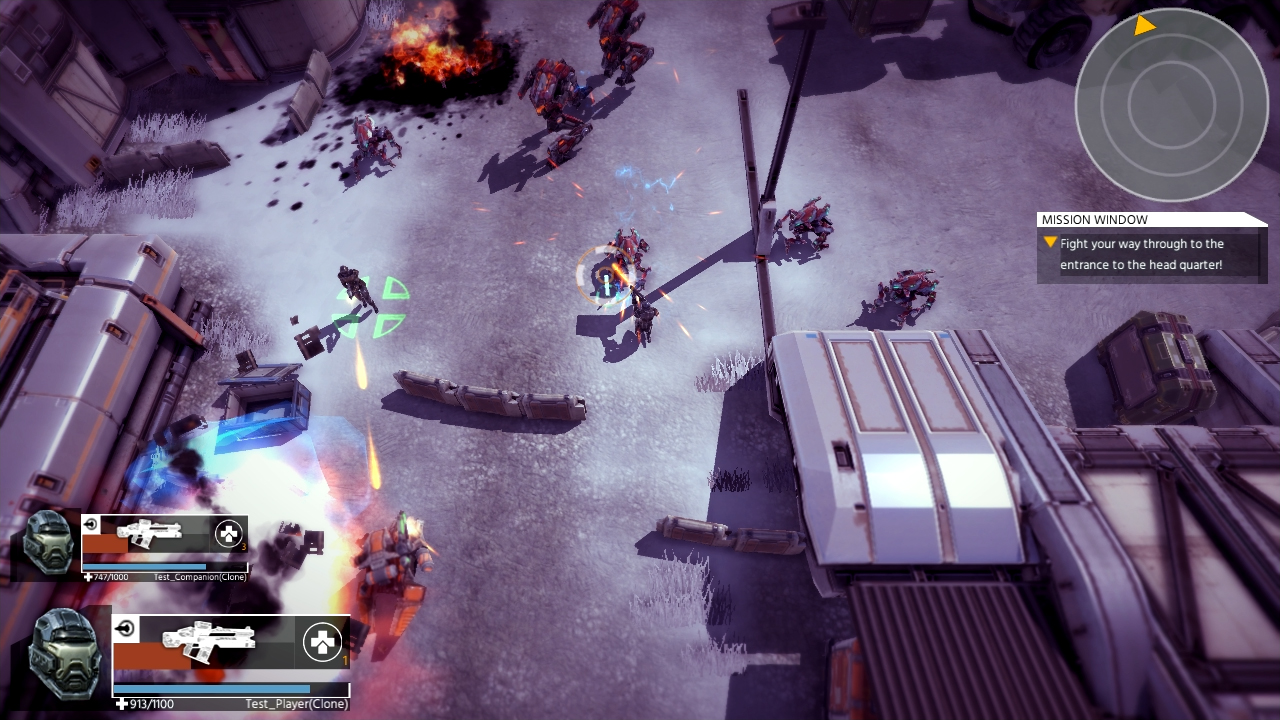This screenshot has height=720, width=1280.
Task: Select Test_Companion's helmet portrait
Action: (x=48, y=542)
